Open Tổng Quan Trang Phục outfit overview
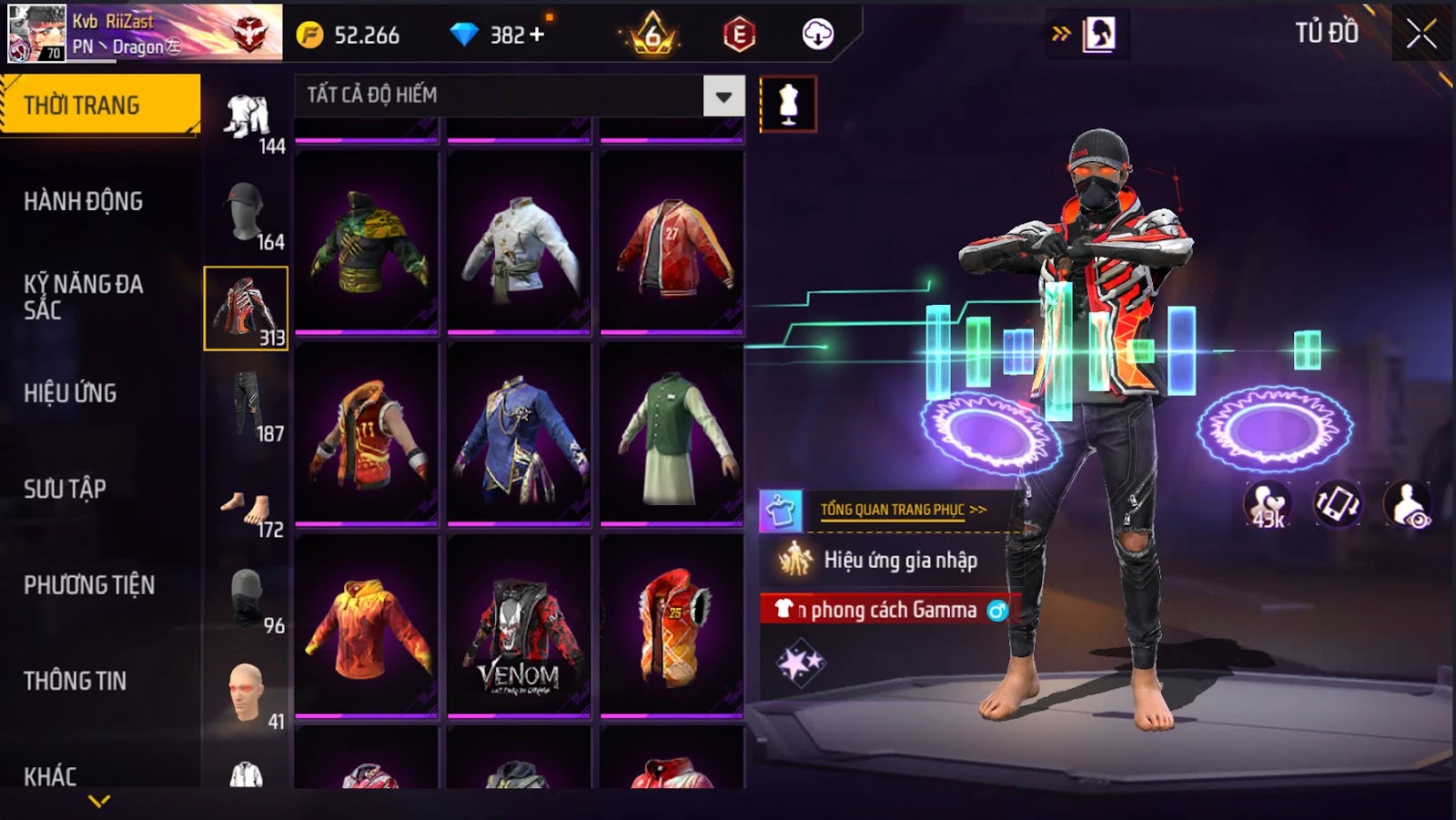Screen dimensions: 1456x820 tap(903, 510)
